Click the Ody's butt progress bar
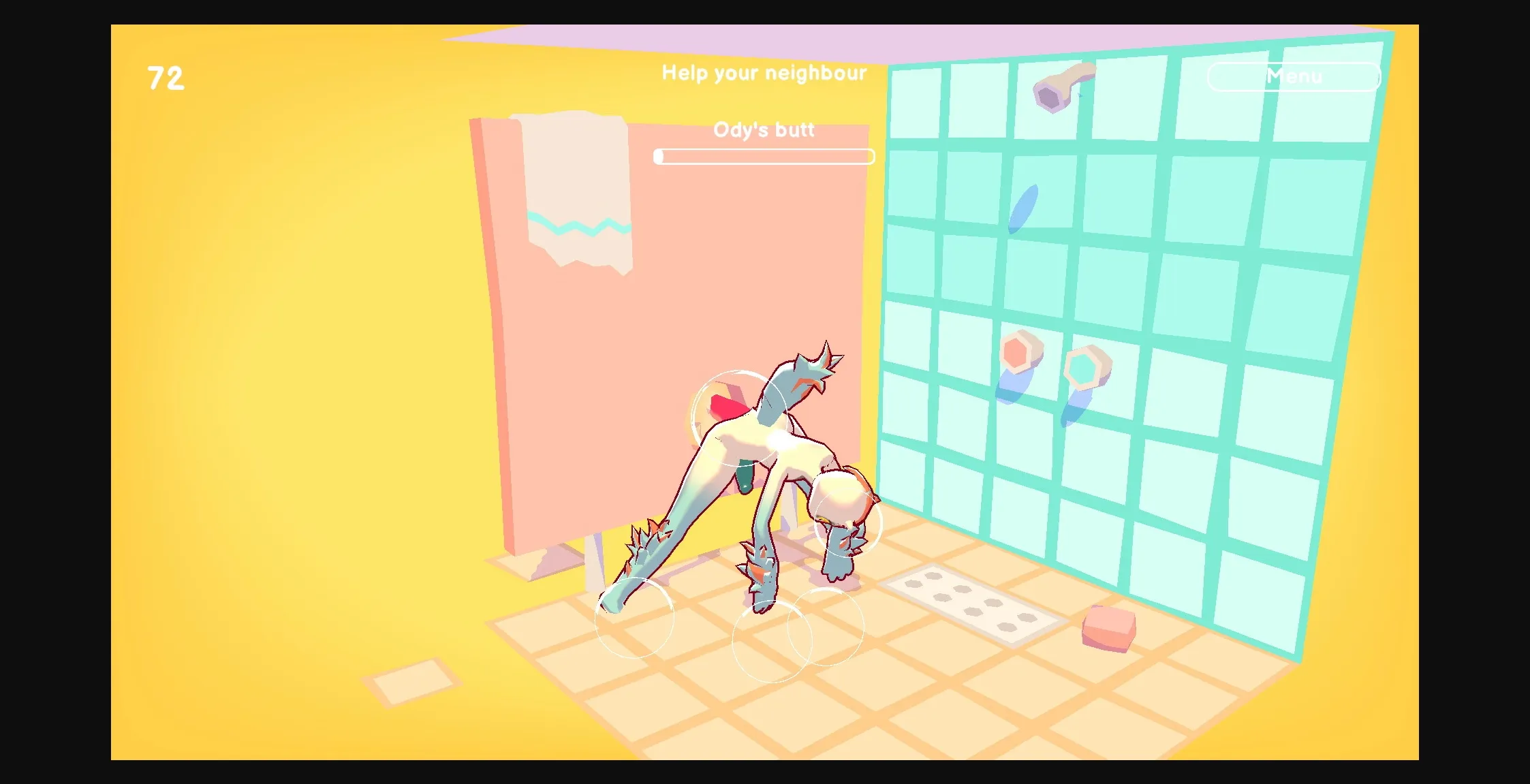 (x=764, y=157)
